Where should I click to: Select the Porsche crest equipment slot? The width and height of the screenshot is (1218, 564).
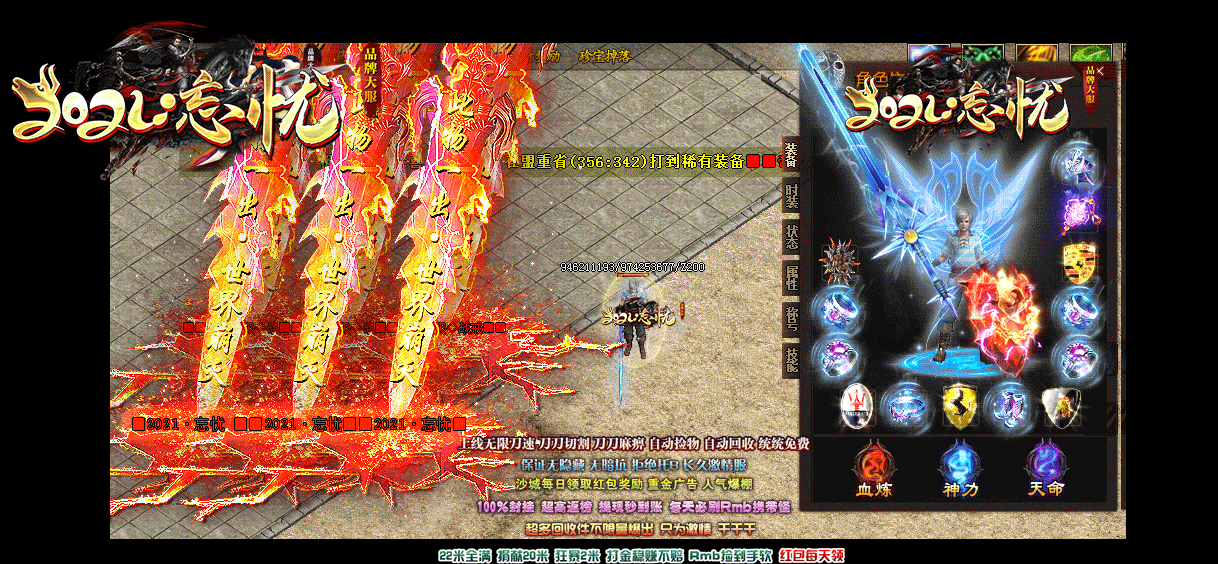(x=1078, y=262)
